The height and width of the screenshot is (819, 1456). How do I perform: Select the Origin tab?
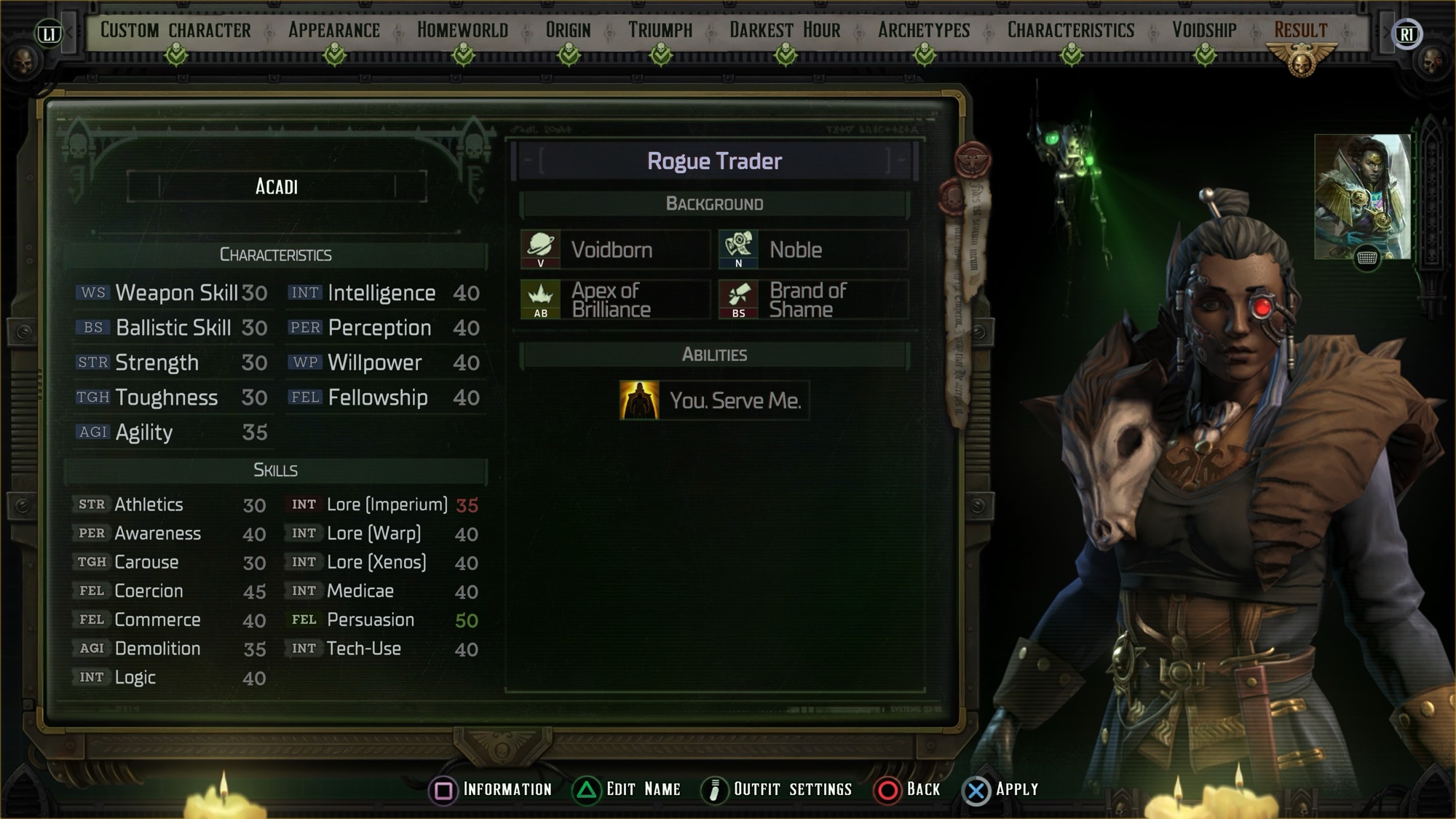tap(568, 31)
